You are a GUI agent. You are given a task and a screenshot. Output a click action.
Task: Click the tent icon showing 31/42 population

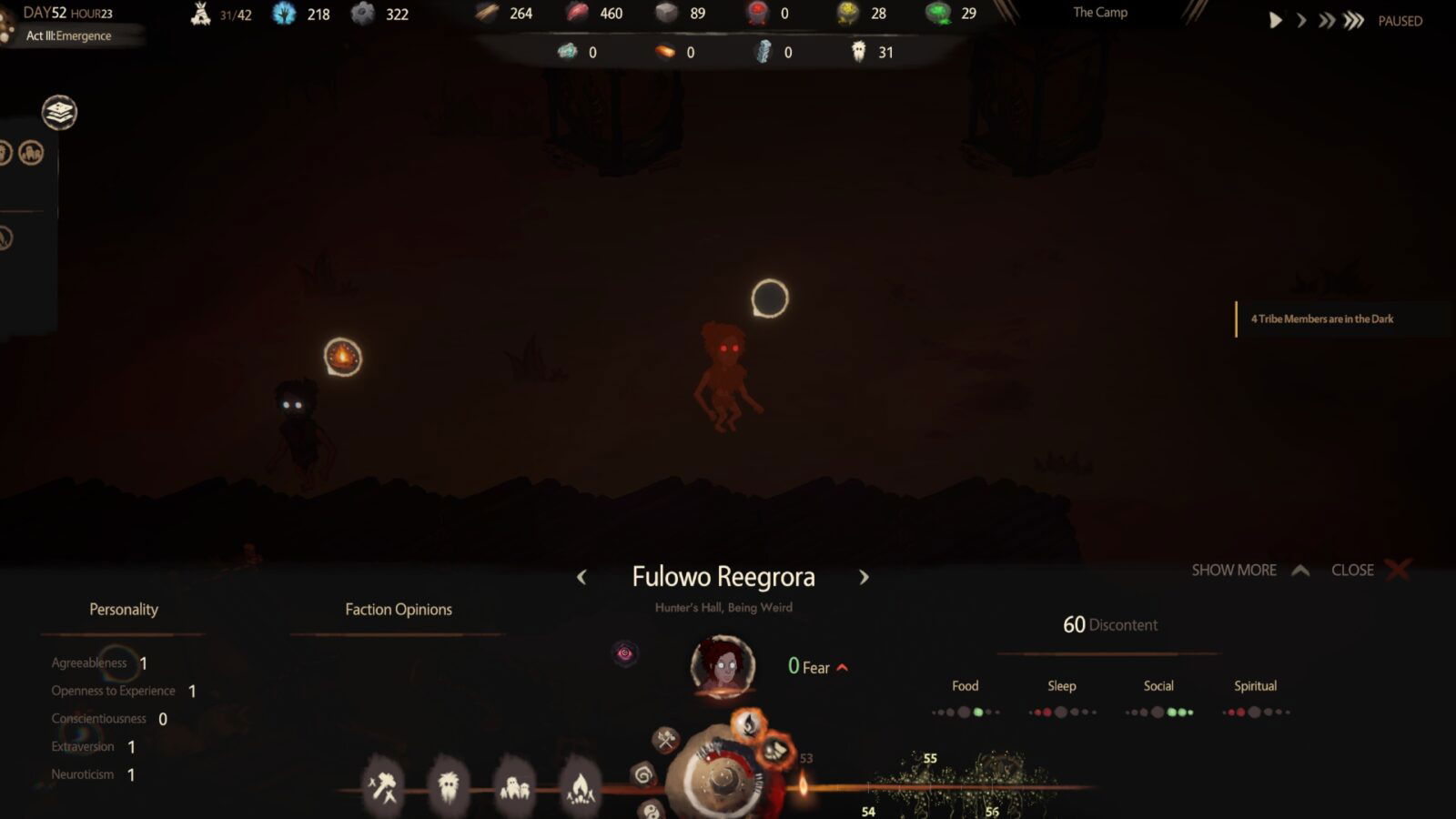click(x=201, y=14)
